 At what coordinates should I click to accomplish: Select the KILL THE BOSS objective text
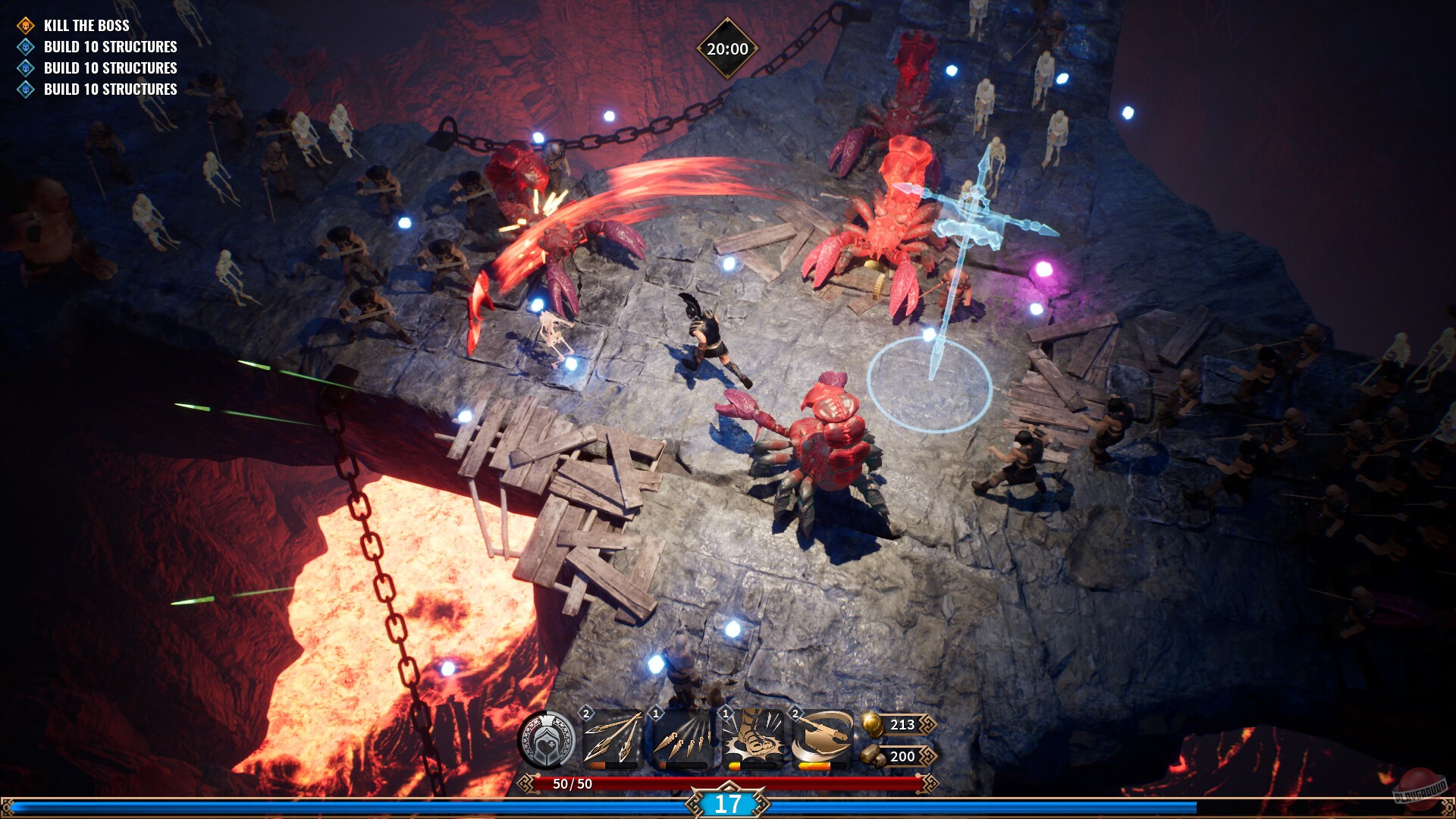86,24
